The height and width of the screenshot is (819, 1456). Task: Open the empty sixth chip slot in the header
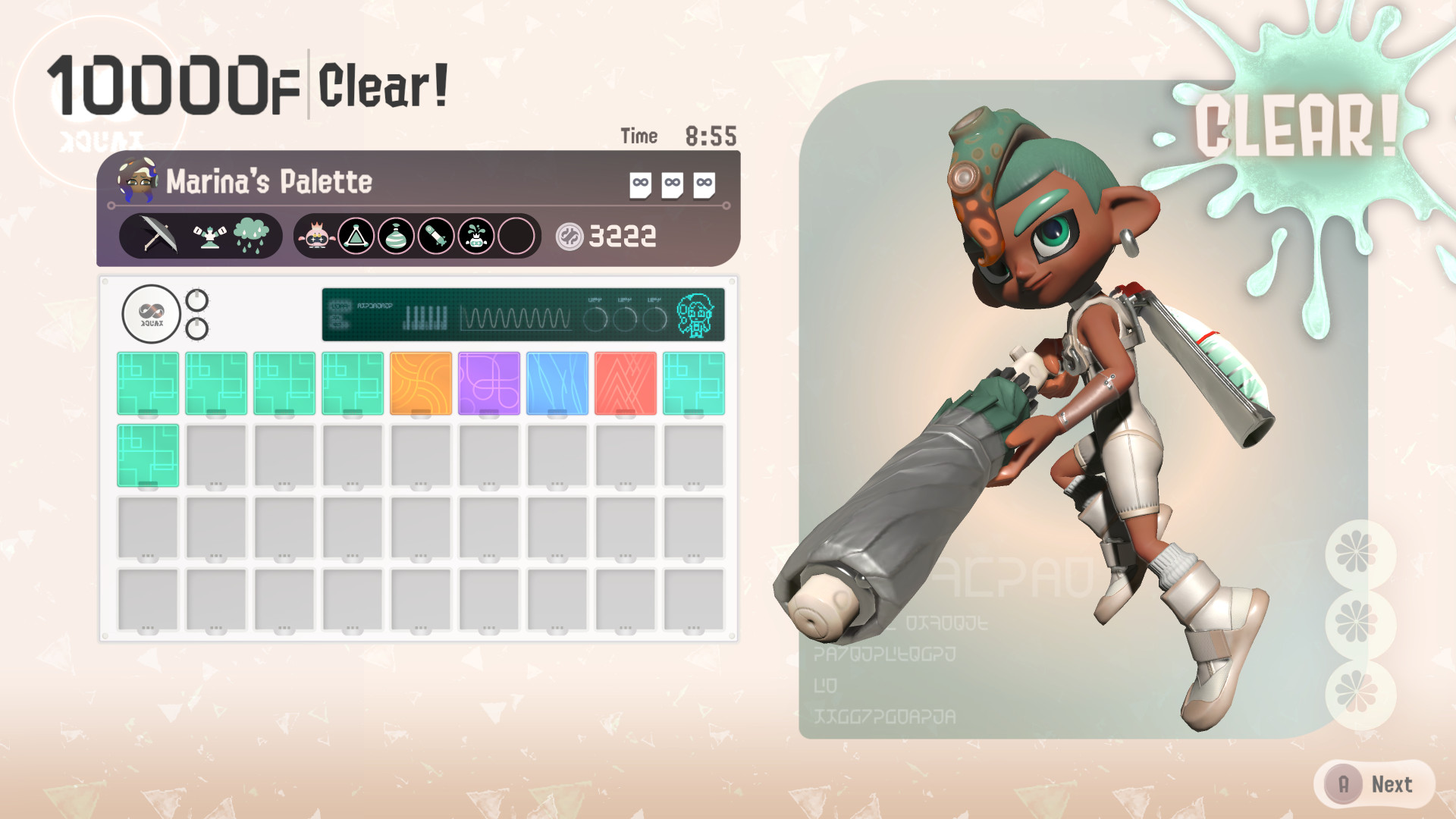point(515,235)
